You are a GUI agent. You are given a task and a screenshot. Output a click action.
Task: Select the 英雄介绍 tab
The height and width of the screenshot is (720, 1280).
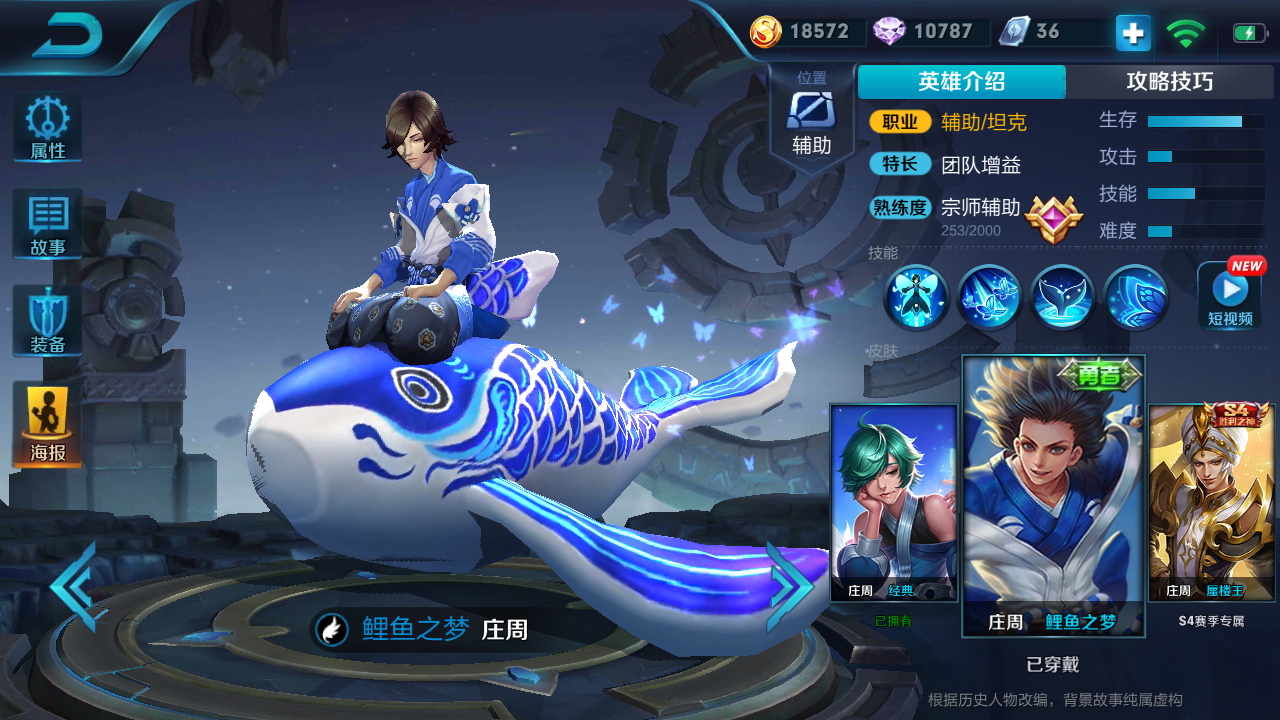960,82
